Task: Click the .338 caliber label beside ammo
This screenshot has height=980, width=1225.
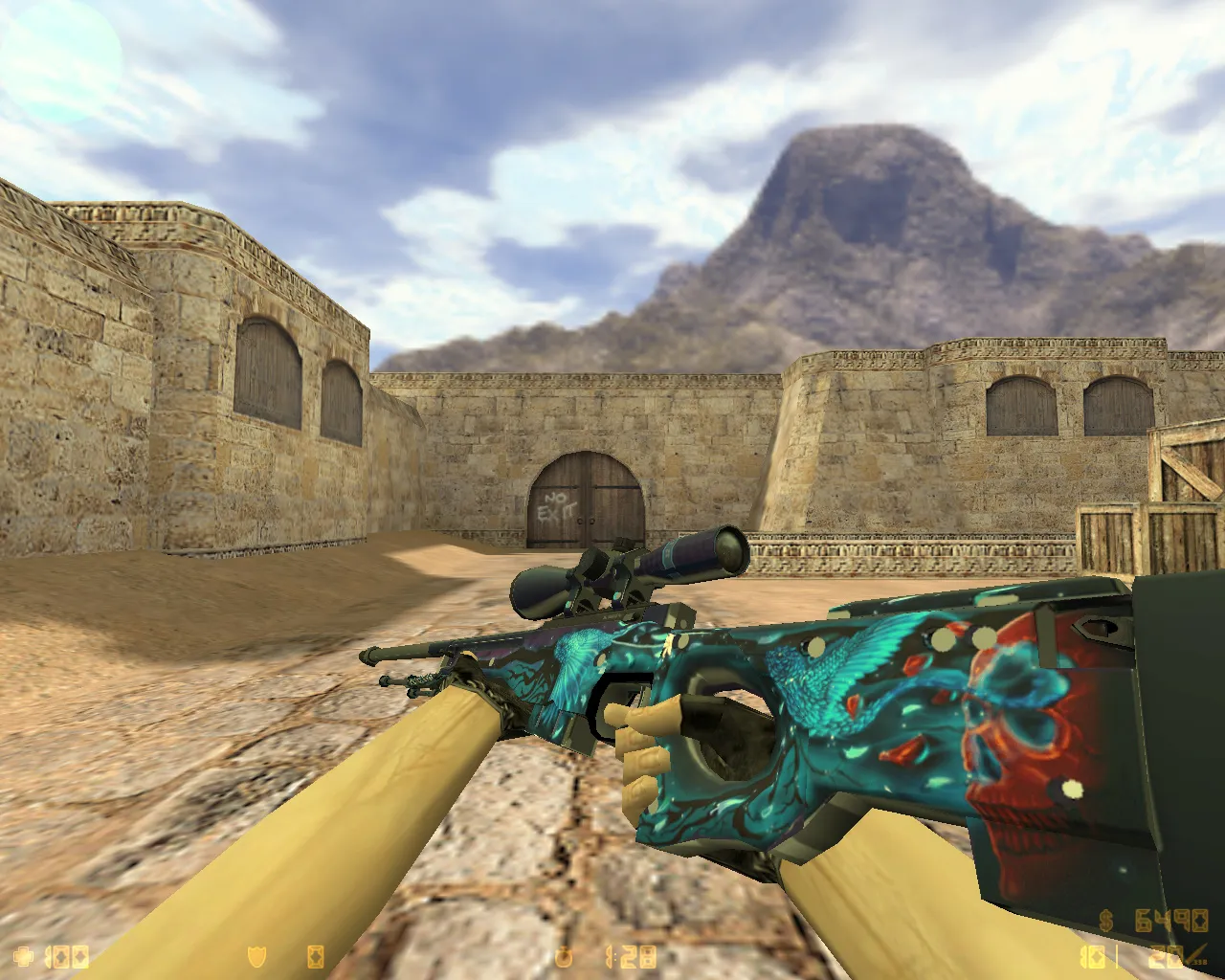Action: pos(1199,962)
